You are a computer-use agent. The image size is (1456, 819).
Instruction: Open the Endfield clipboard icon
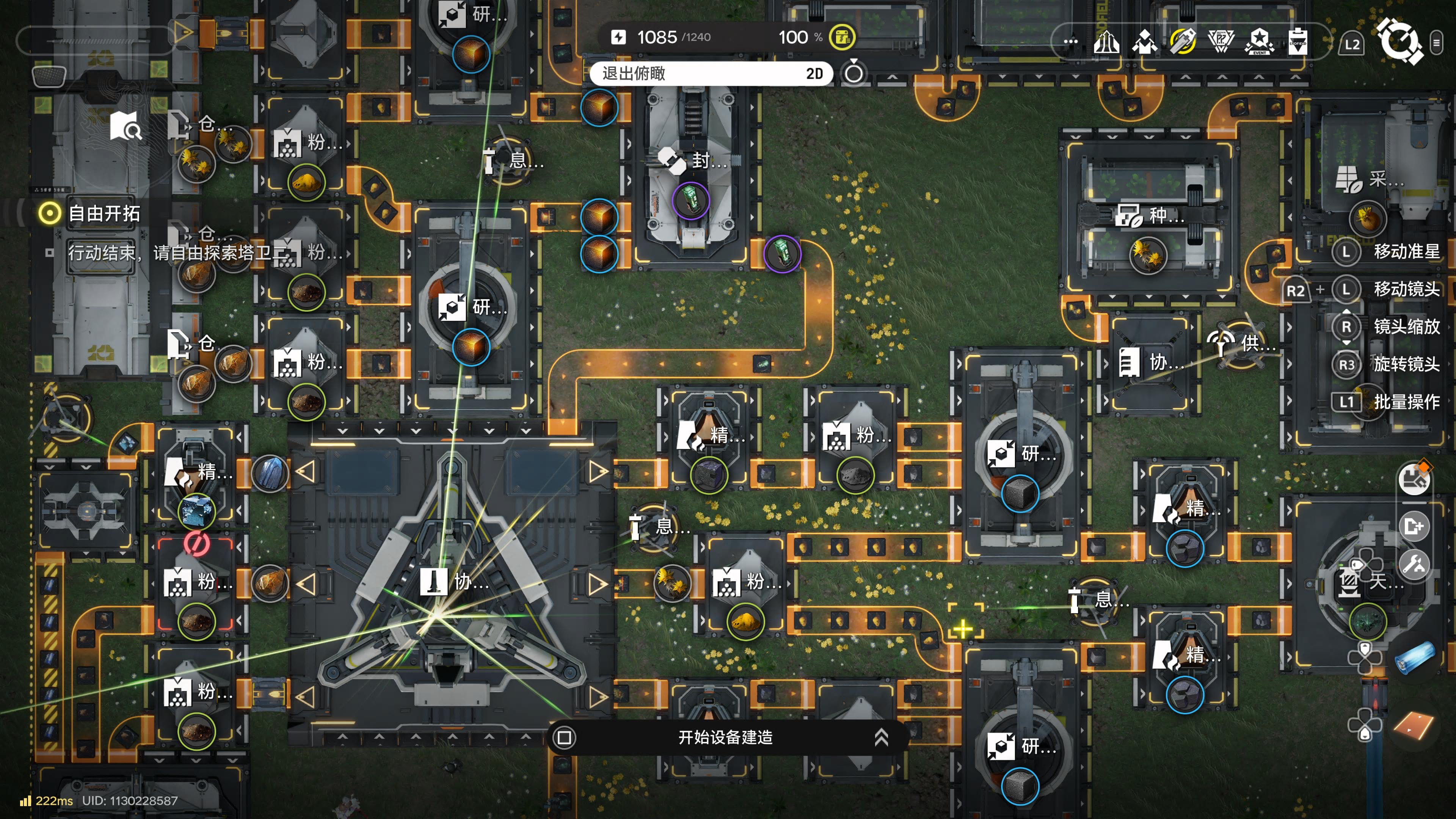point(1298,41)
